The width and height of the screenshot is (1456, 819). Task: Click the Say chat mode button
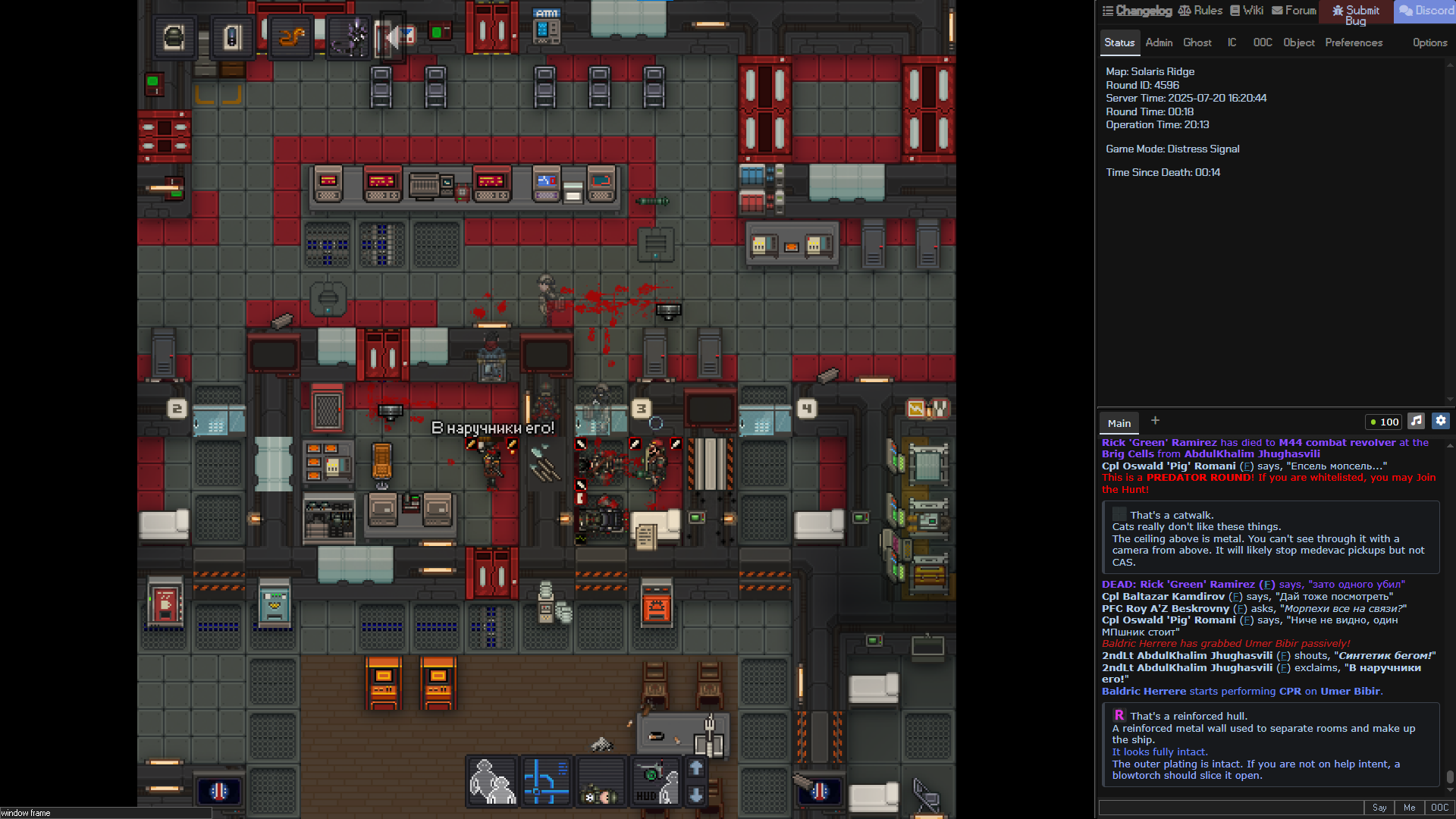[1379, 808]
